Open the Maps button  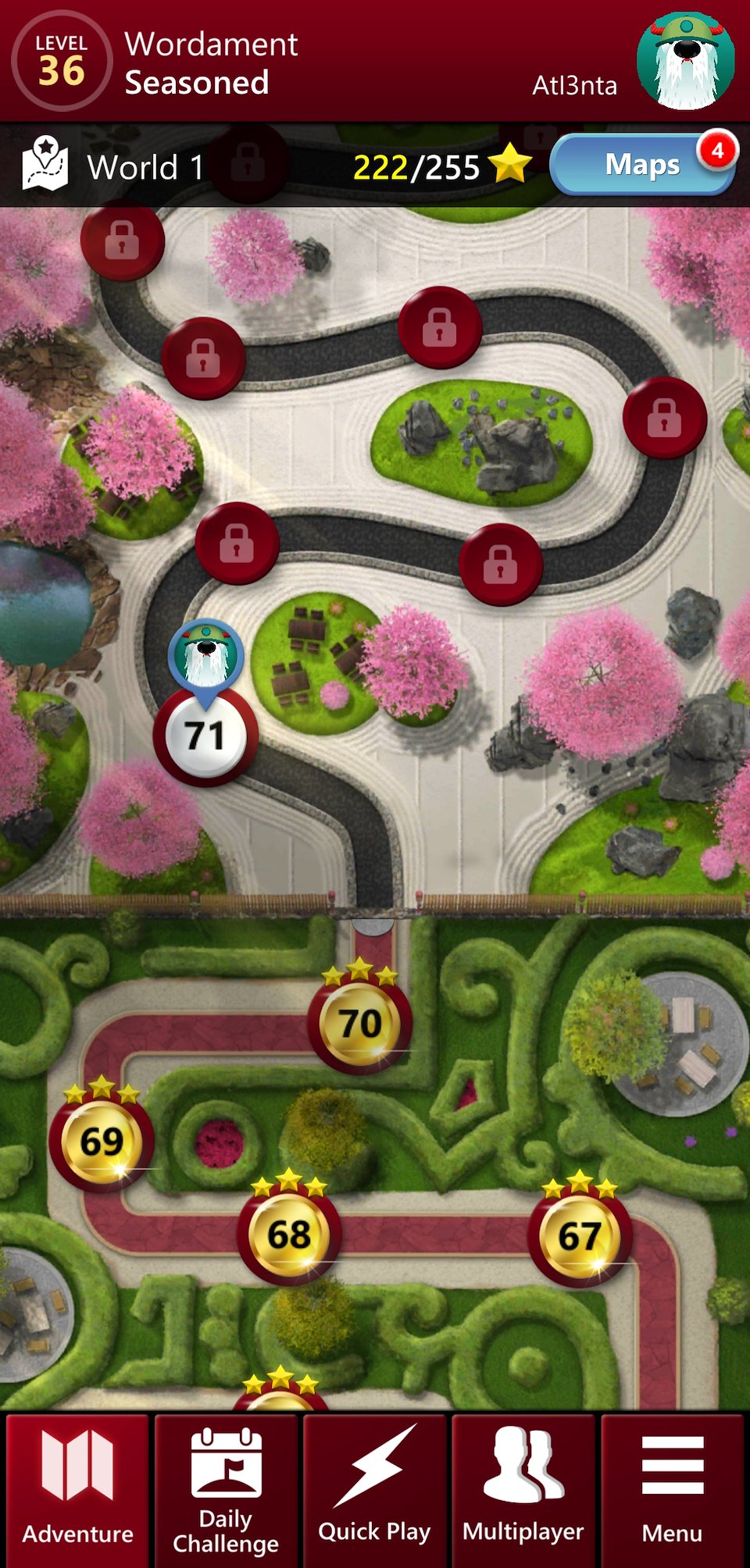click(x=642, y=165)
